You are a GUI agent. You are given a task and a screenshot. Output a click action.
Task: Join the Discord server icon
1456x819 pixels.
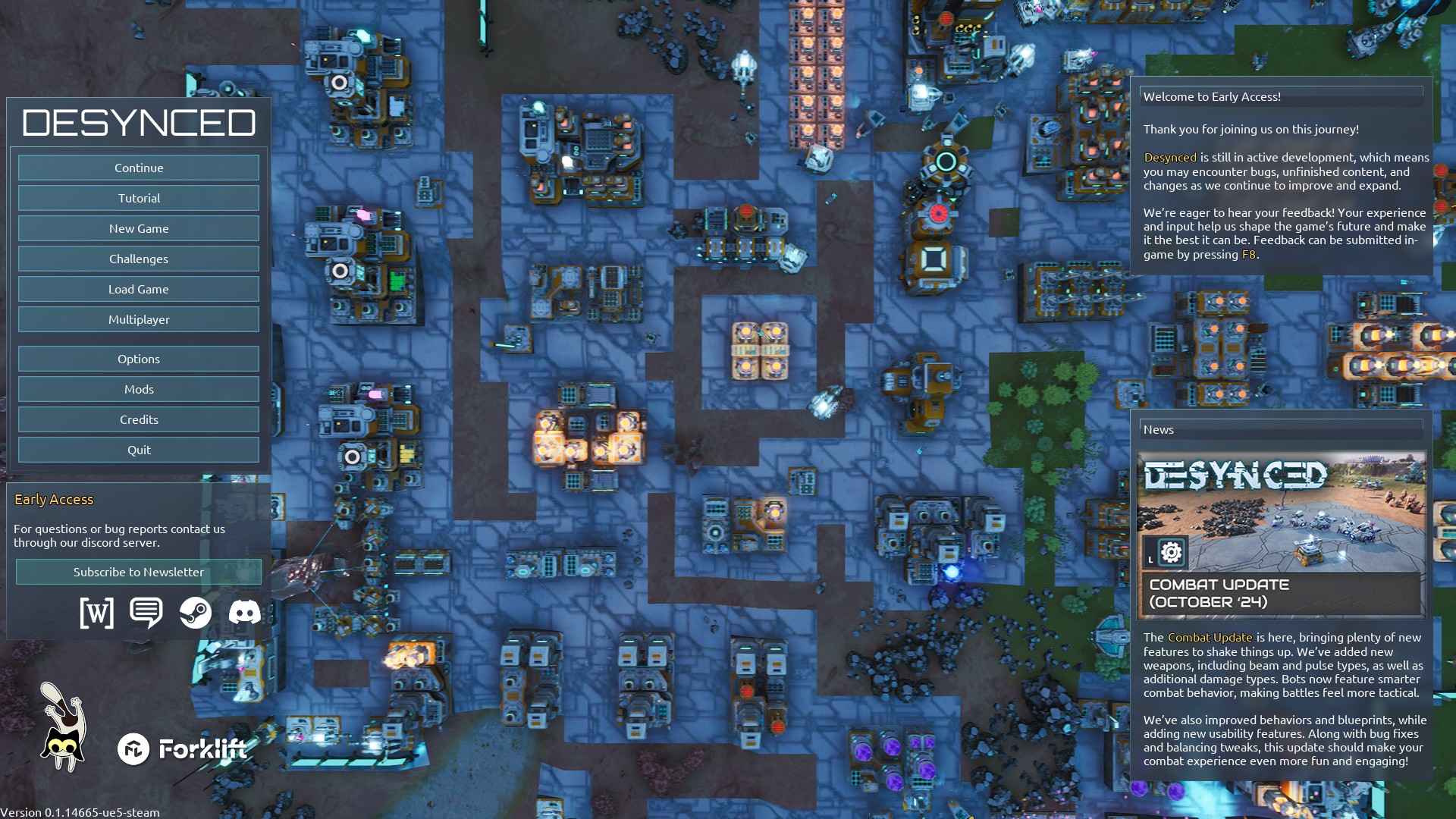(244, 612)
